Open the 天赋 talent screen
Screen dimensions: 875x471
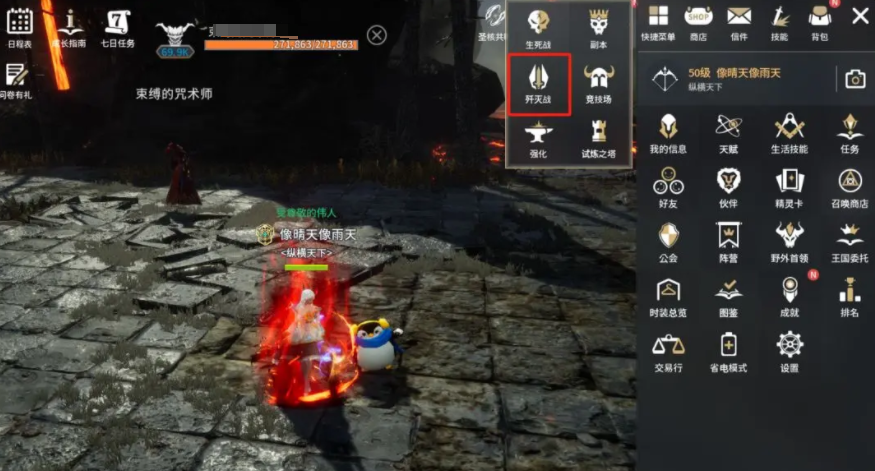point(729,132)
